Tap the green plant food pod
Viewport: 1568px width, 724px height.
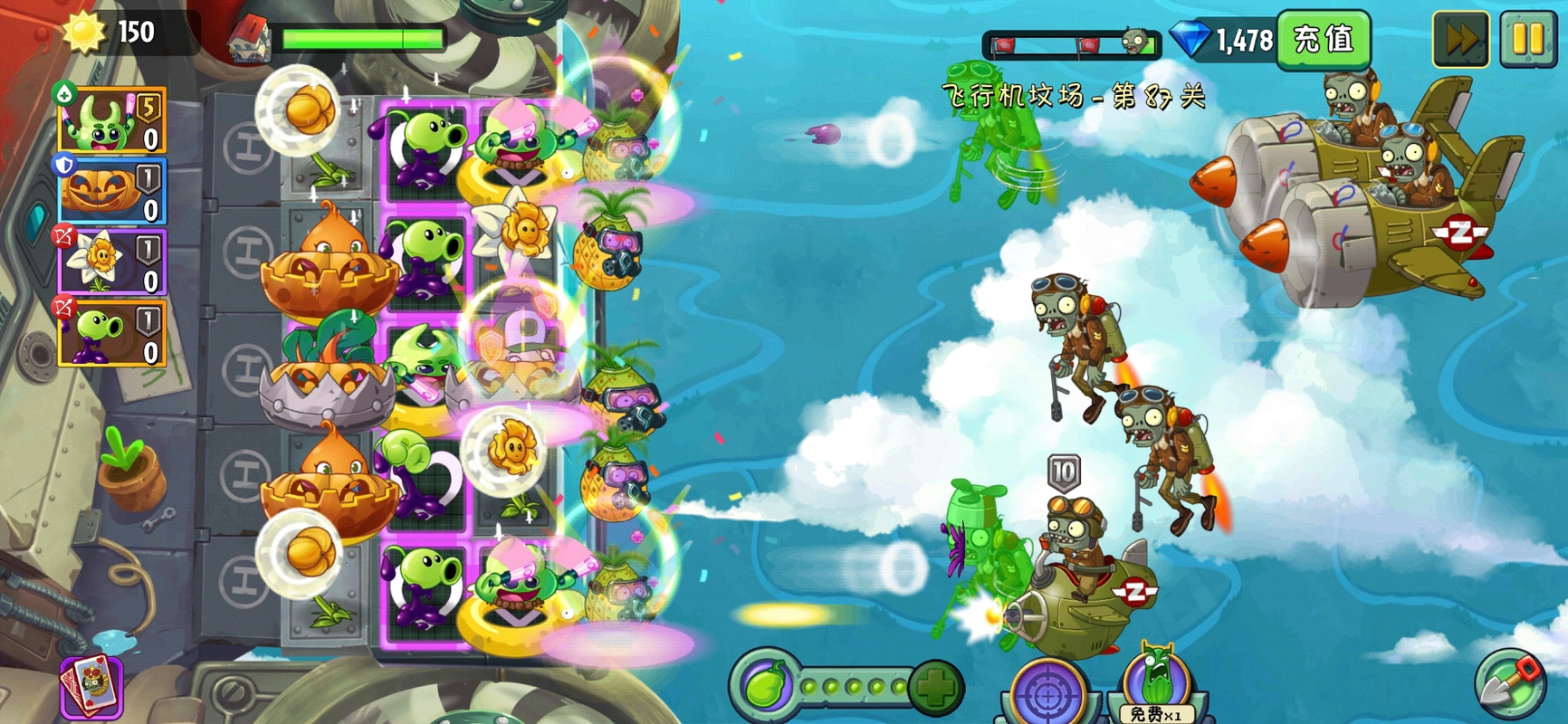765,685
